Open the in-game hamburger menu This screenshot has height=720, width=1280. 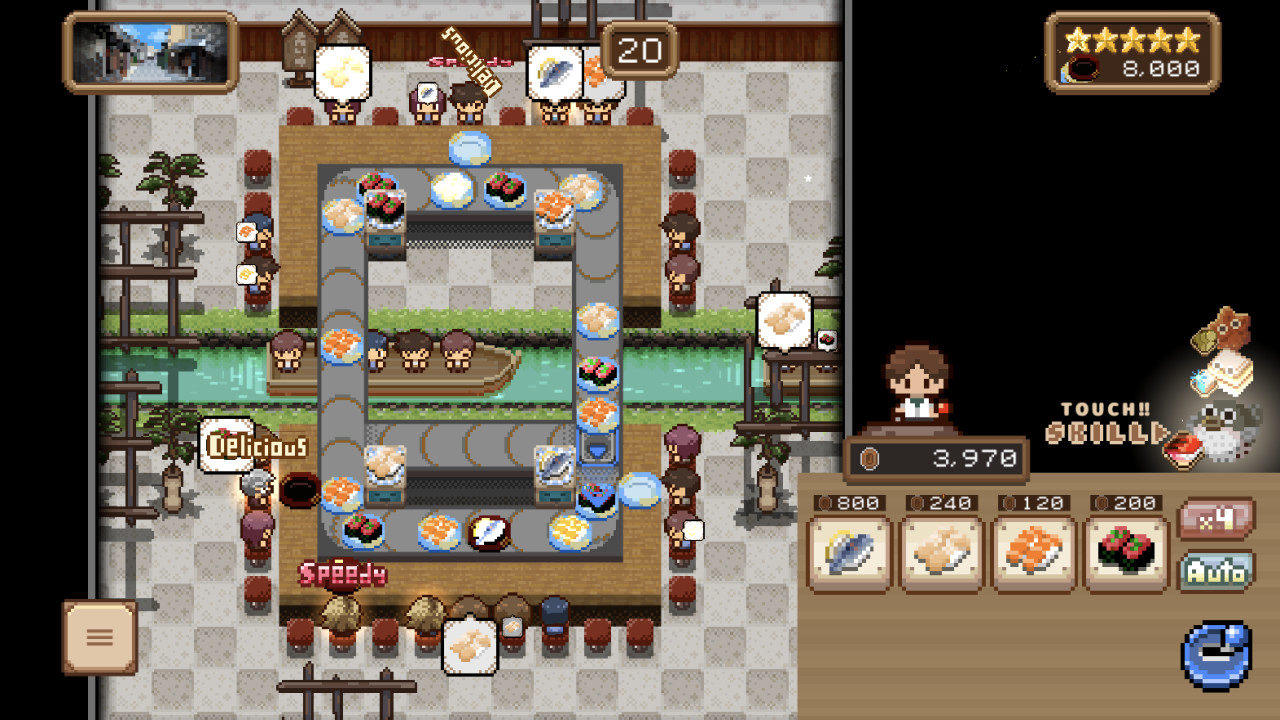(99, 638)
